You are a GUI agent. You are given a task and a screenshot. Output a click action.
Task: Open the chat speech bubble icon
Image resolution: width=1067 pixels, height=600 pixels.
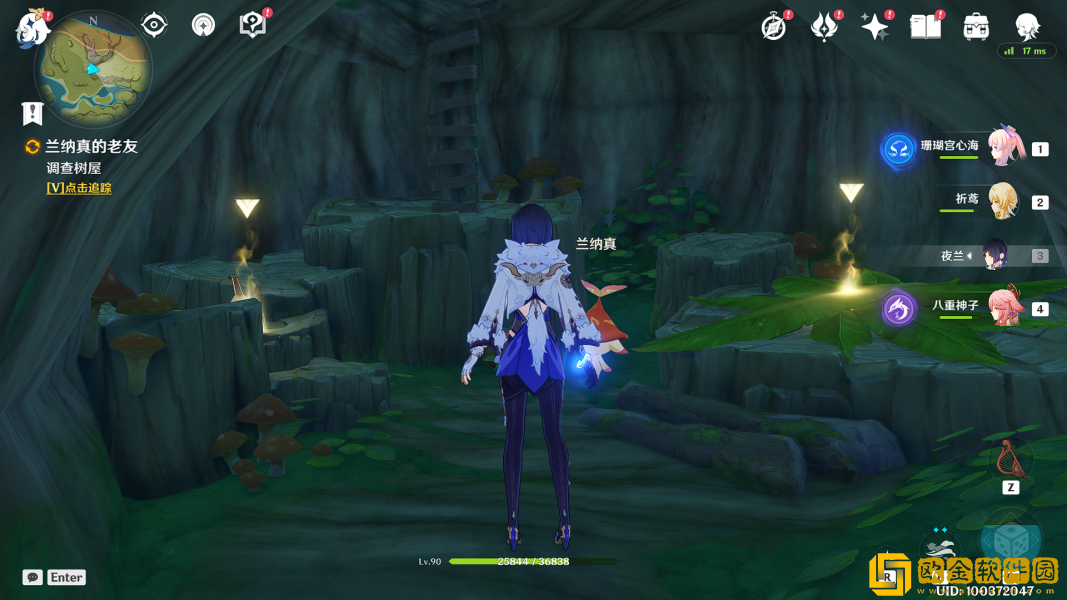point(33,577)
